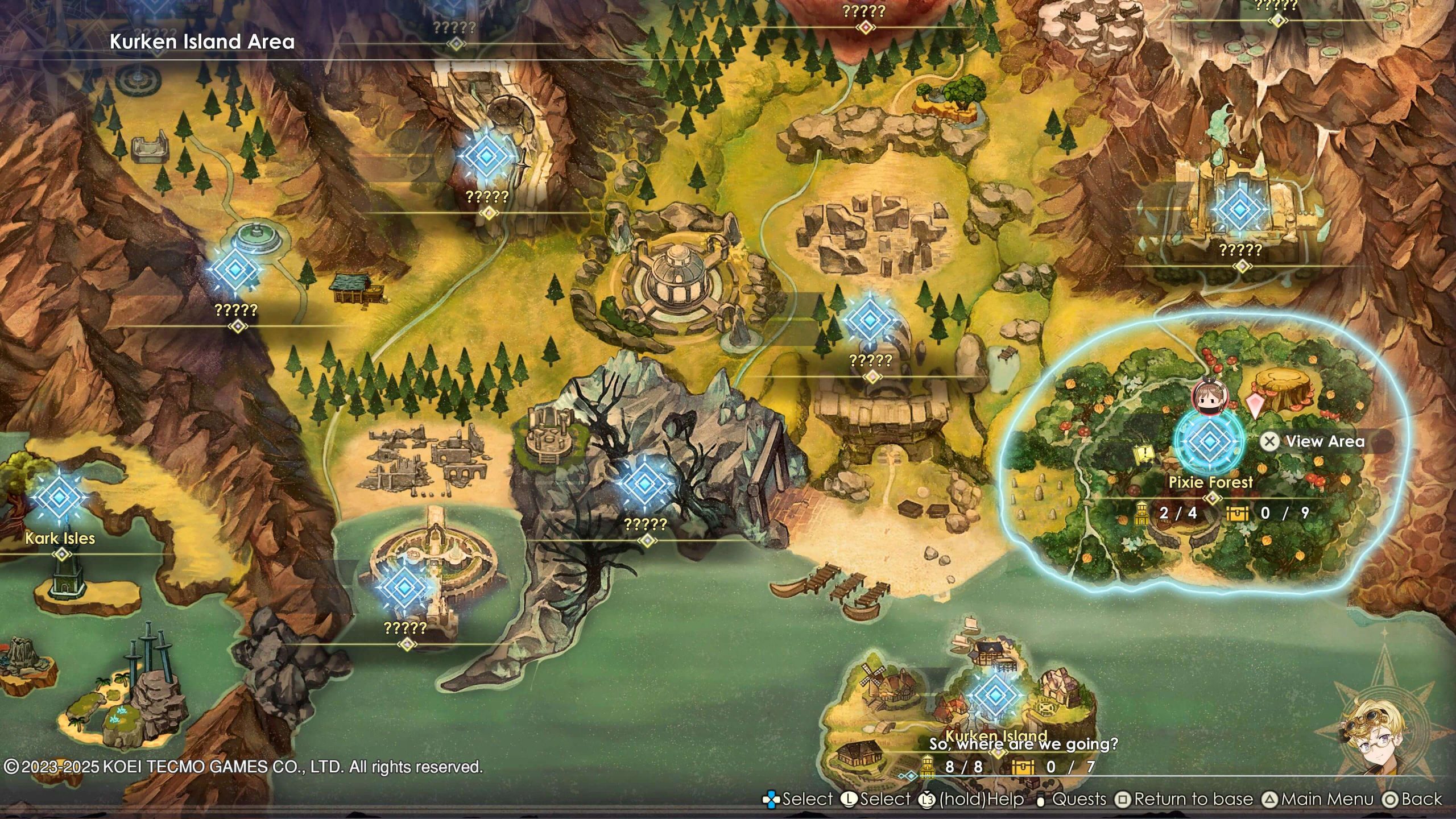Pick the unknown marker on the cliffside tower

click(x=486, y=155)
